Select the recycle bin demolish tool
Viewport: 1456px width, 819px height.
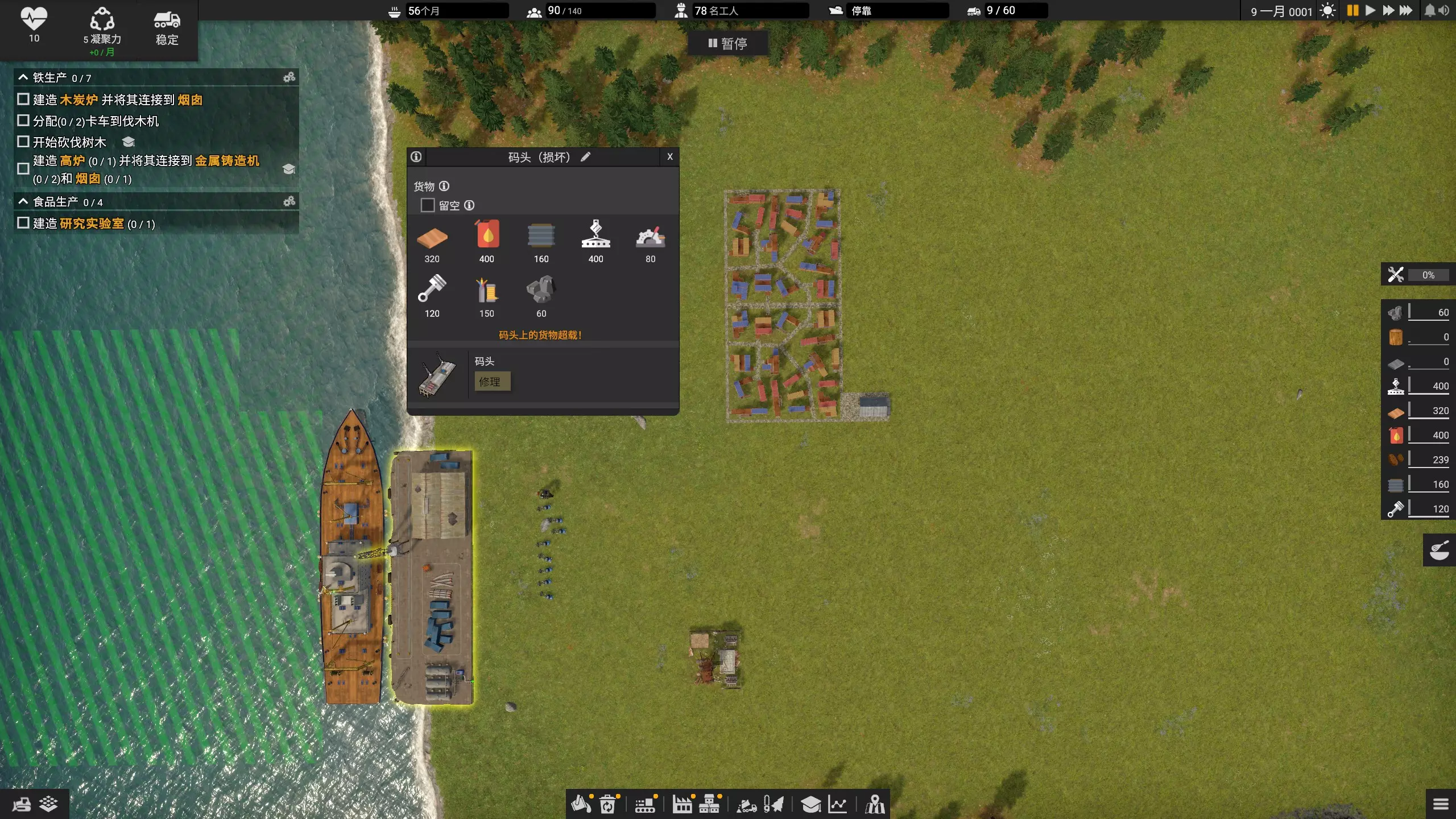[607, 804]
